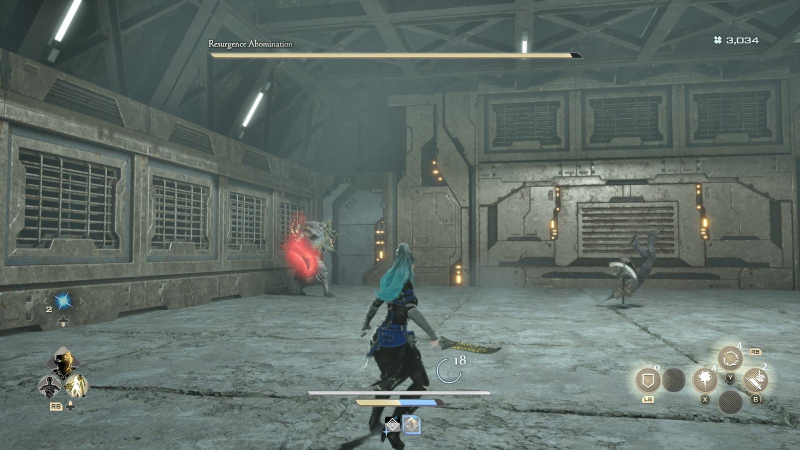
Task: Select the golden hooded character portrait
Action: pyautogui.click(x=64, y=365)
